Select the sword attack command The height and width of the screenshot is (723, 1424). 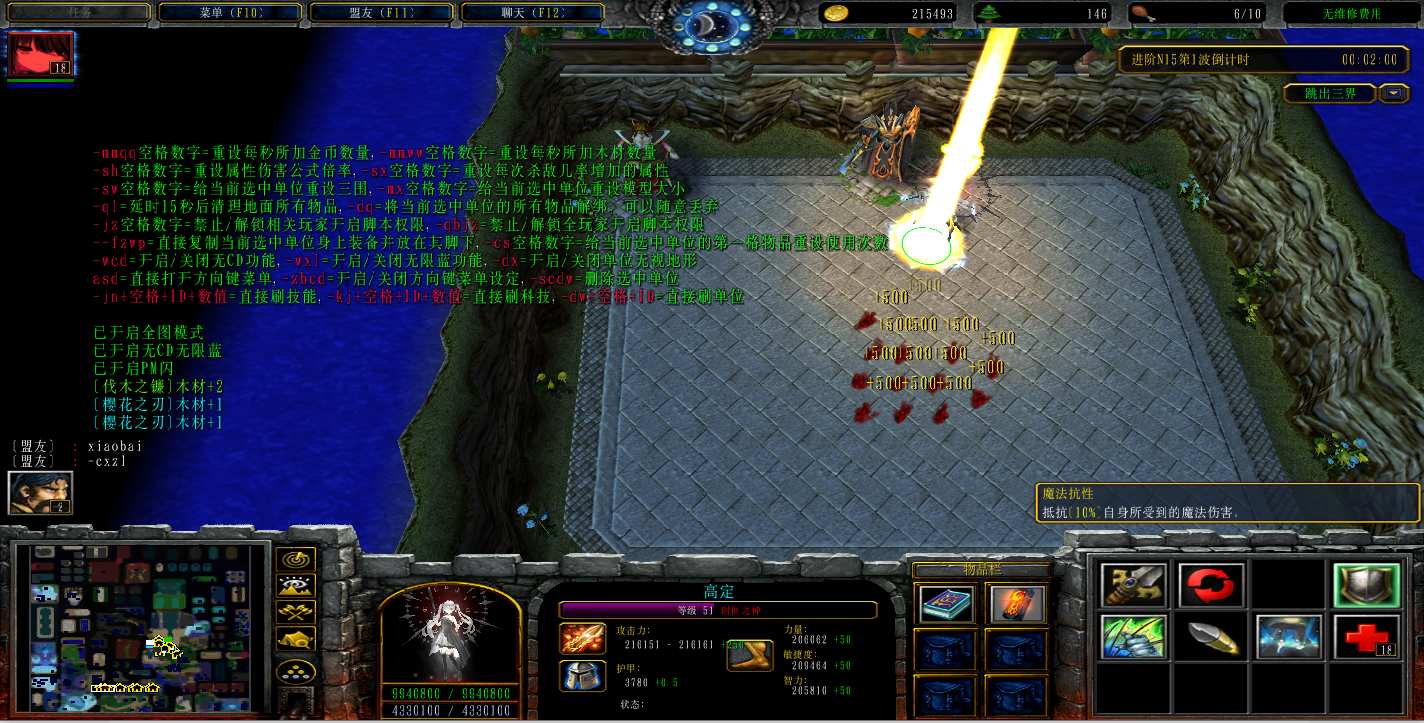coord(1133,586)
